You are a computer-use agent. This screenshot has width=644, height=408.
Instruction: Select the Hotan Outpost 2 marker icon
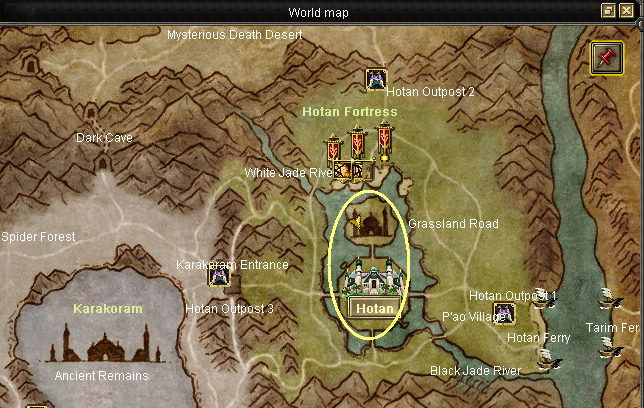pyautogui.click(x=376, y=79)
